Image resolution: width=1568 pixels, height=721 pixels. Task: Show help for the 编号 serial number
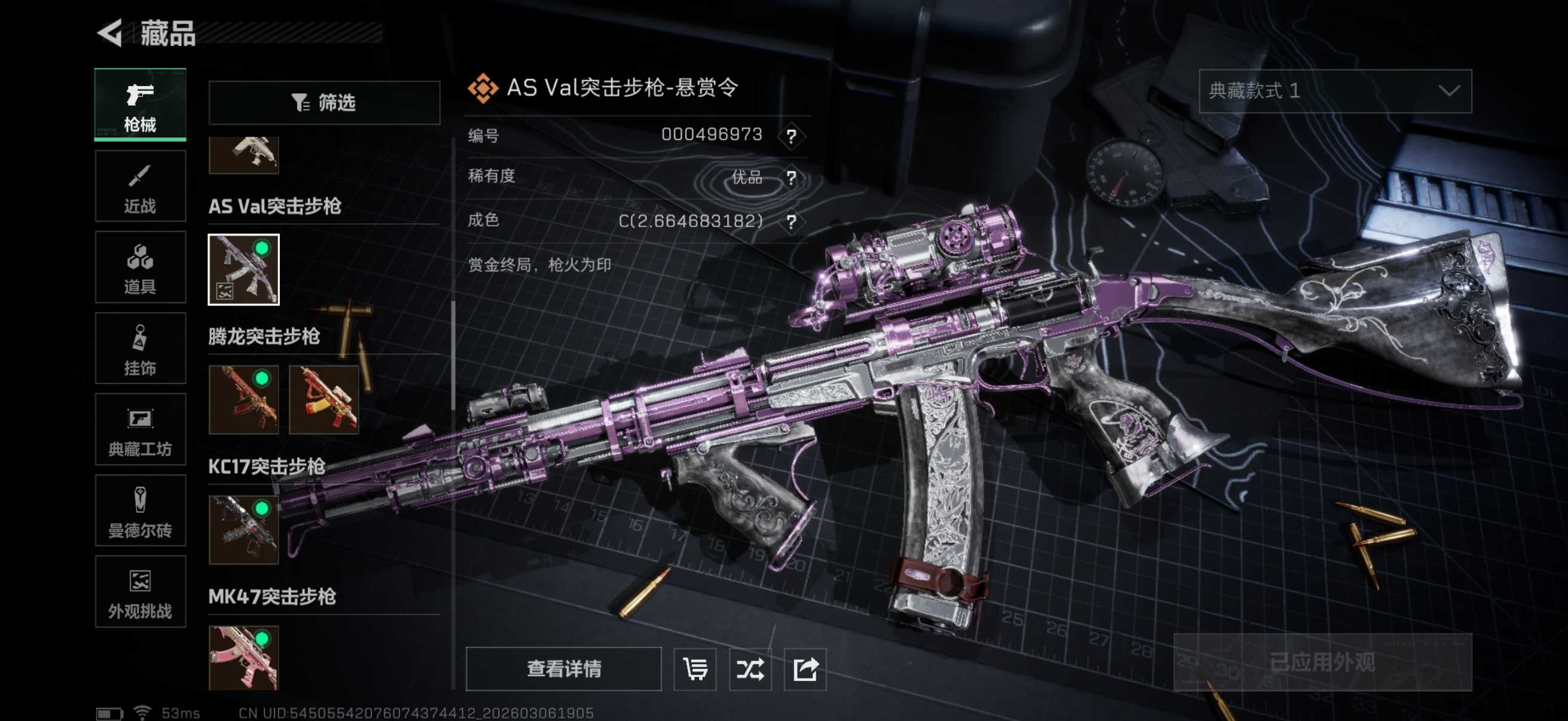point(791,136)
